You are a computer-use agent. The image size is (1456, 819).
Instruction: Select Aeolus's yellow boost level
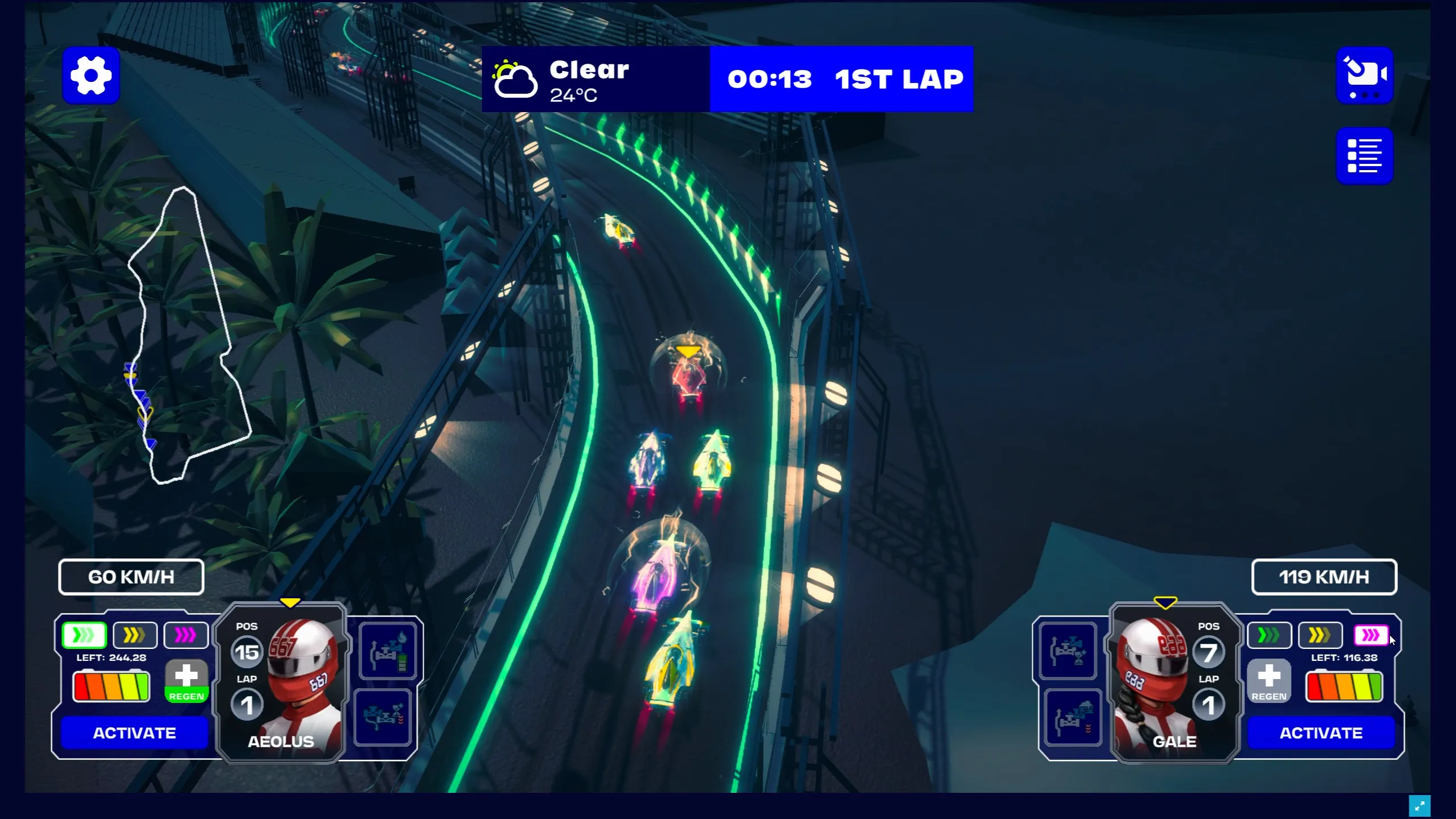click(135, 635)
